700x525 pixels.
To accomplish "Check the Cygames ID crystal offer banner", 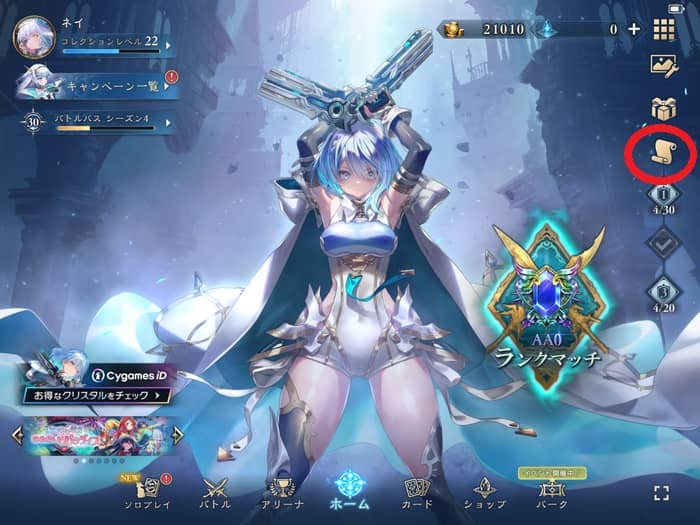I will coord(96,385).
